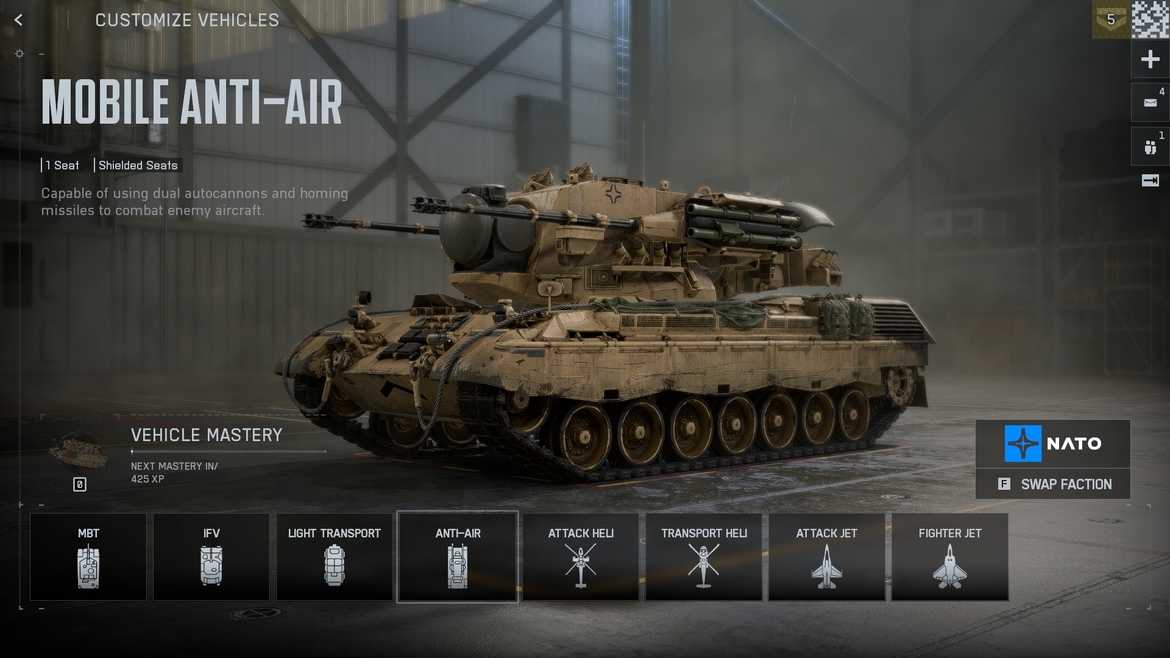Go back using the top-left arrow
The width and height of the screenshot is (1170, 658).
click(x=18, y=20)
